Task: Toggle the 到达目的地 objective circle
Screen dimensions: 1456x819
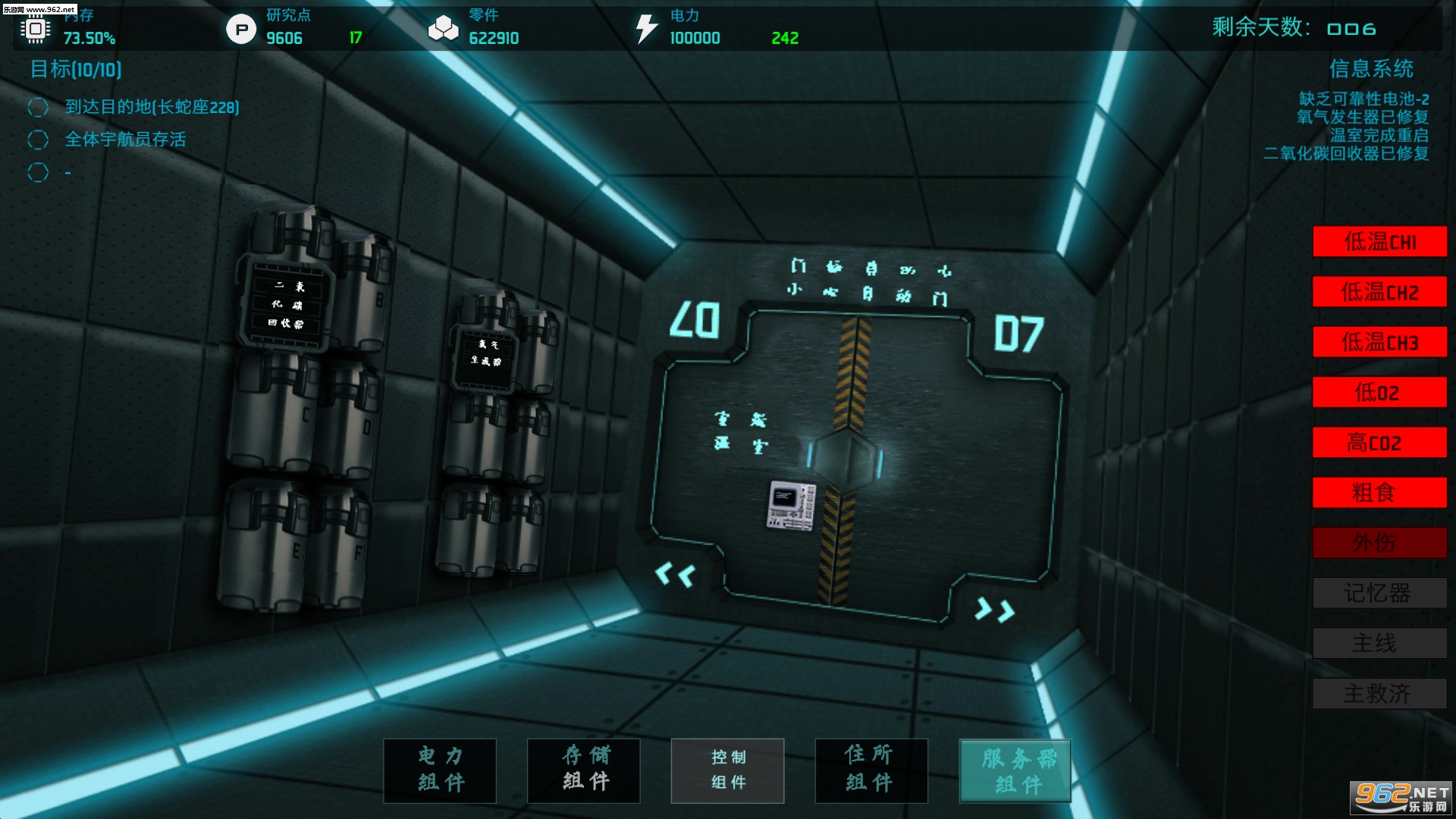Action: coord(38,108)
